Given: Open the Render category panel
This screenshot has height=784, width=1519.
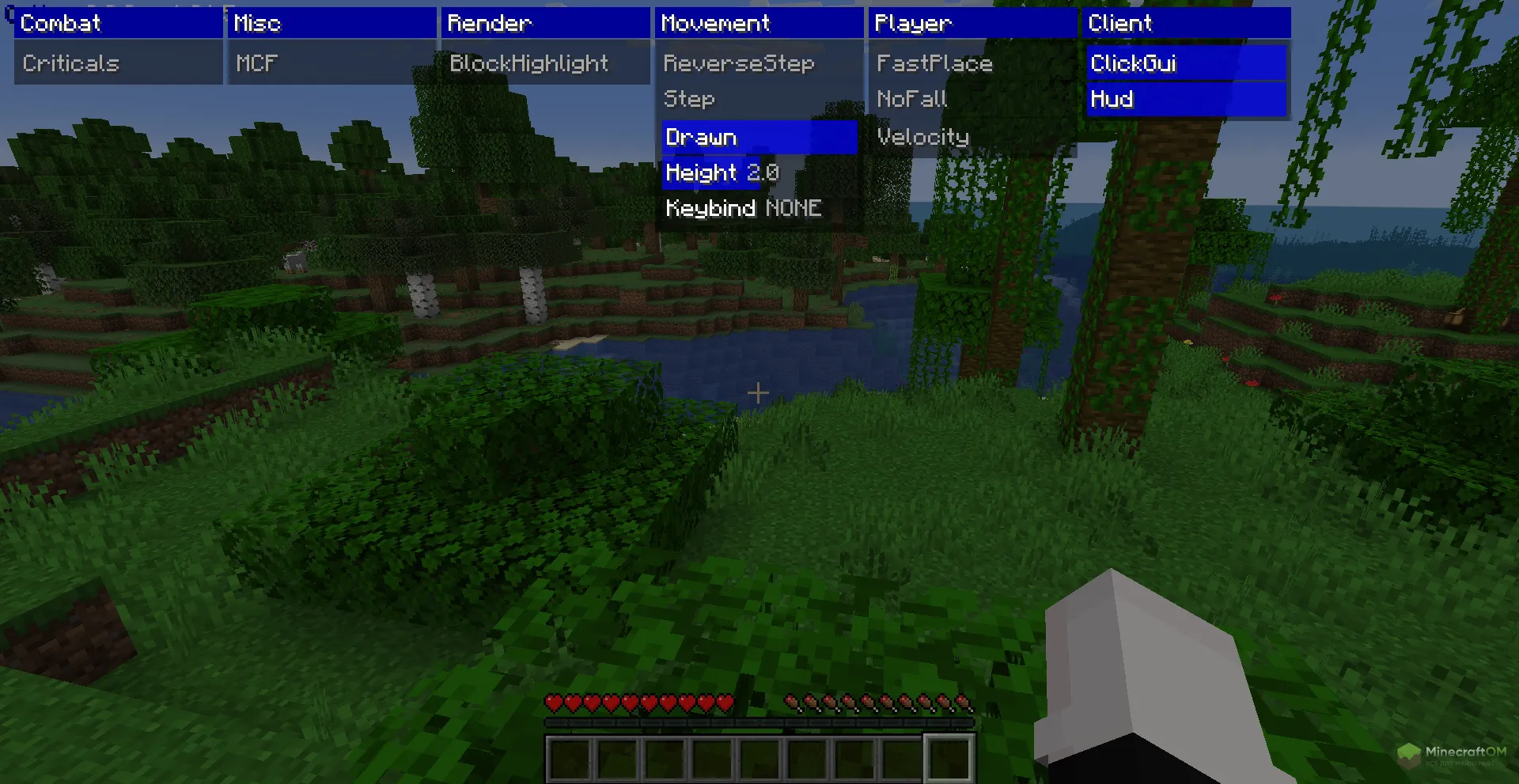Looking at the screenshot, I should 545,23.
